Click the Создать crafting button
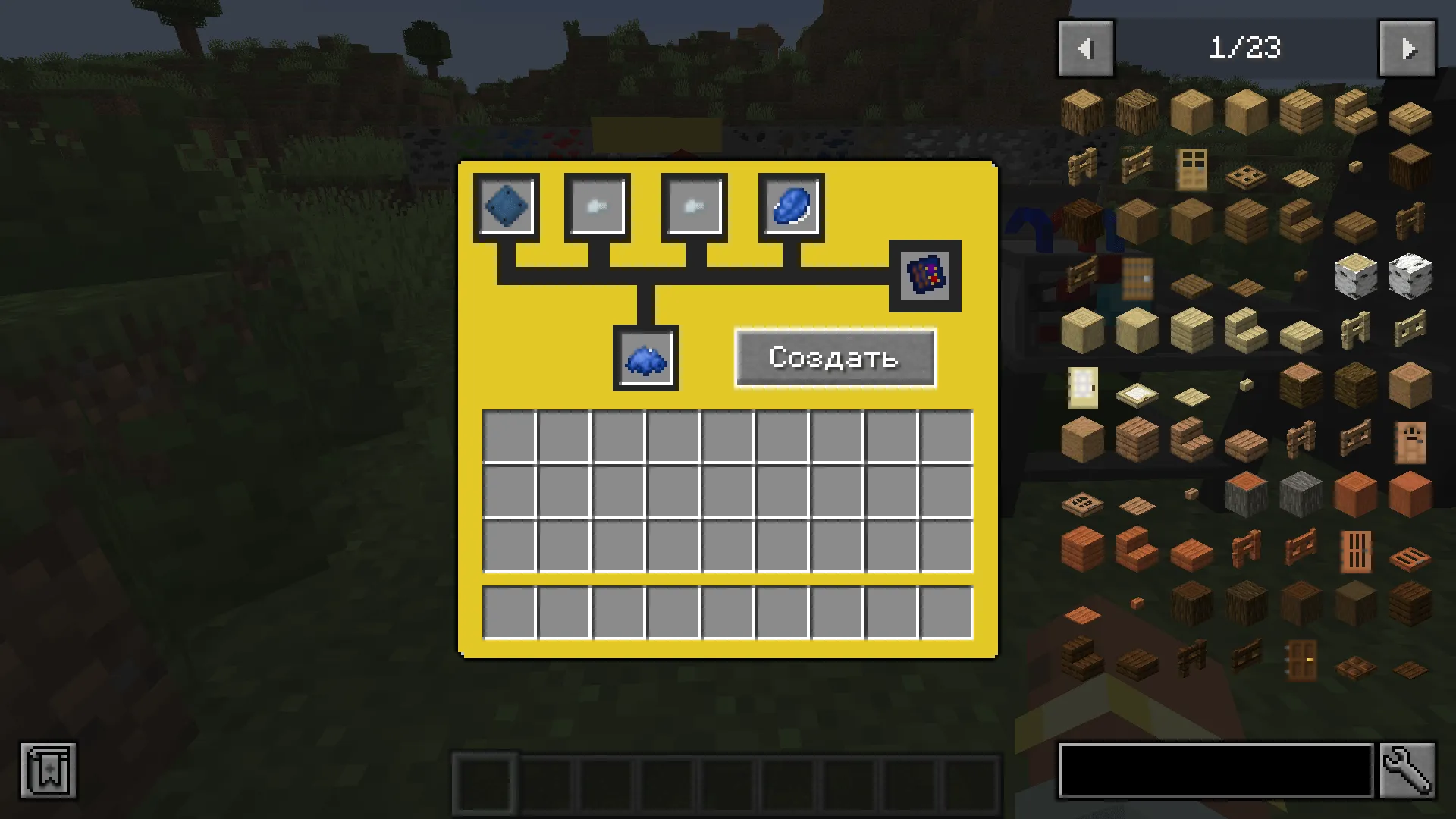This screenshot has height=819, width=1456. tap(835, 358)
